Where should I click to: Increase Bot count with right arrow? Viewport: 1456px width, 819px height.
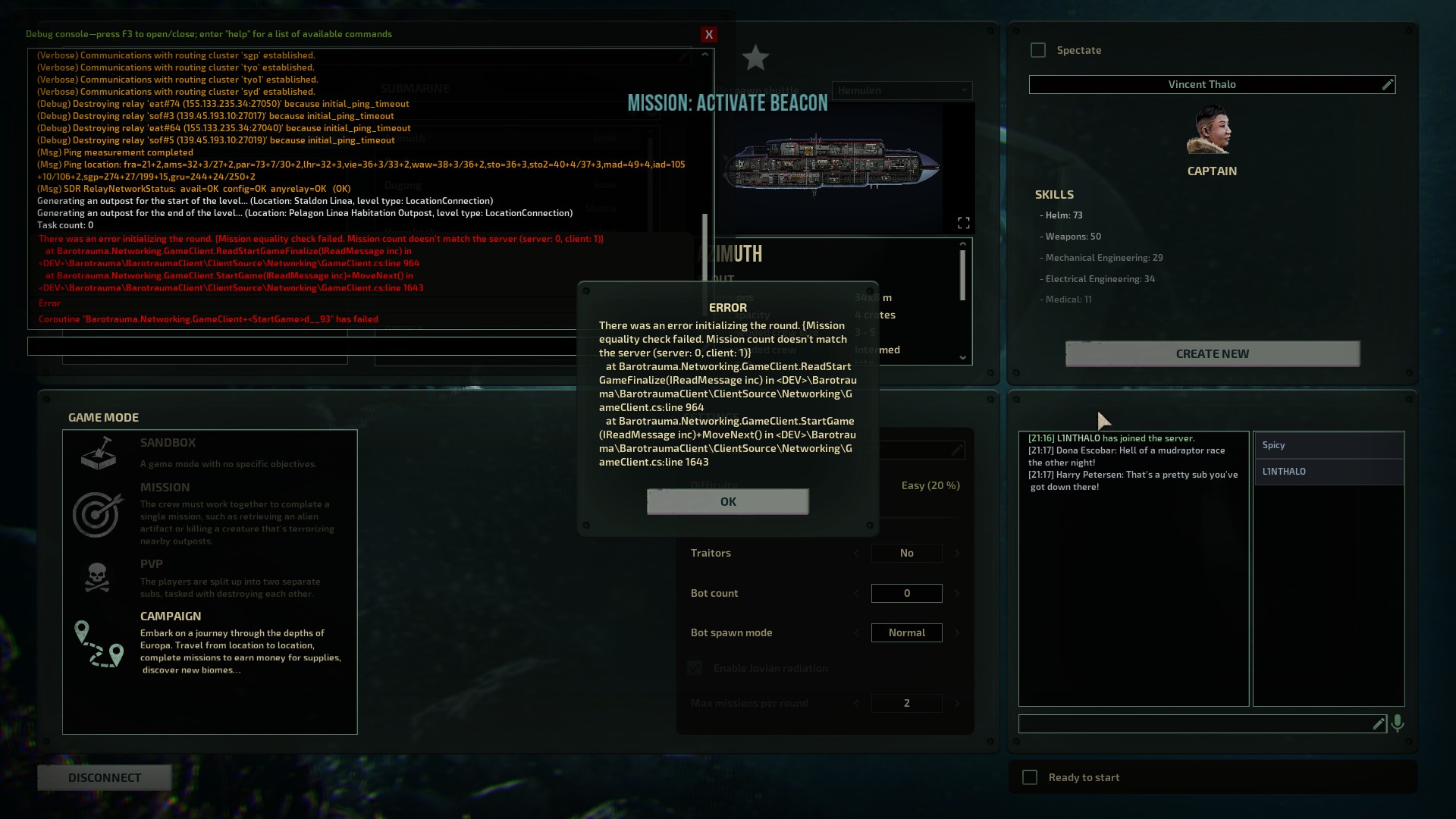click(x=957, y=593)
